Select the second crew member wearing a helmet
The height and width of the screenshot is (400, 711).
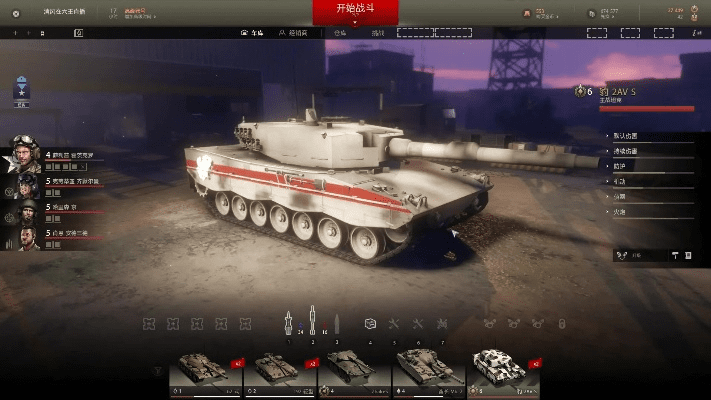click(23, 183)
